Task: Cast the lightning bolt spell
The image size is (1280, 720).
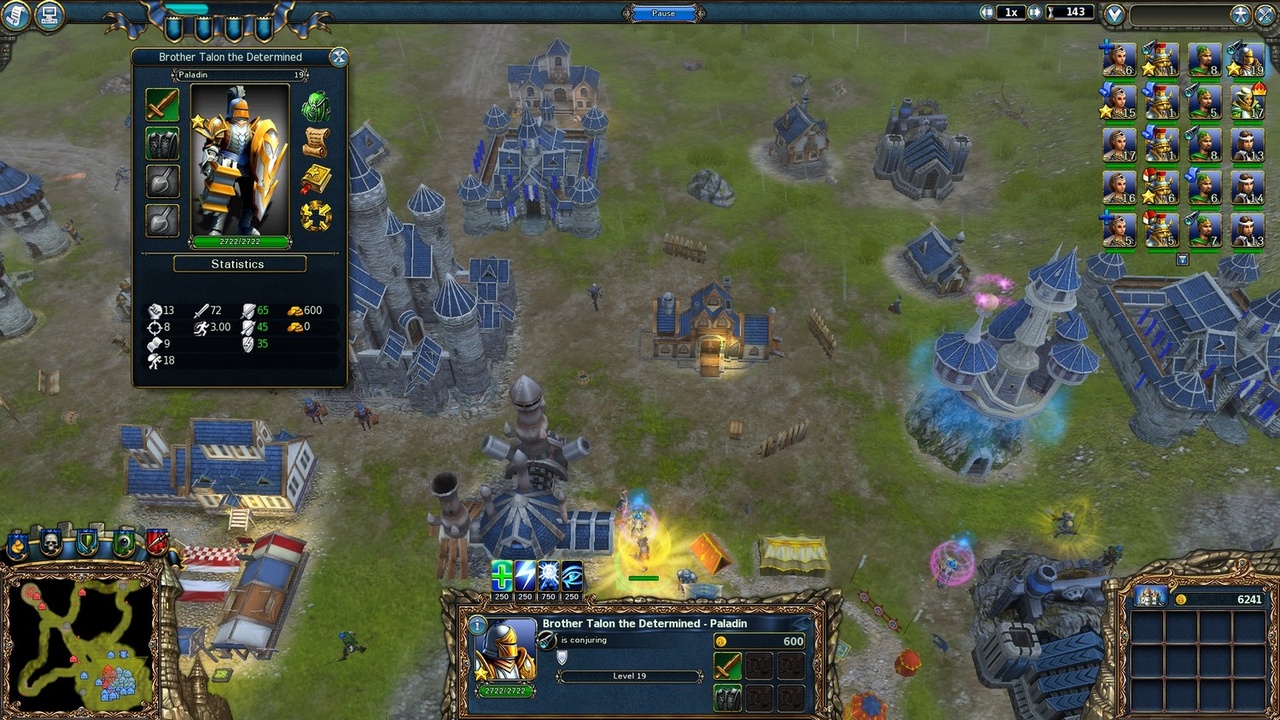Action: (x=524, y=576)
